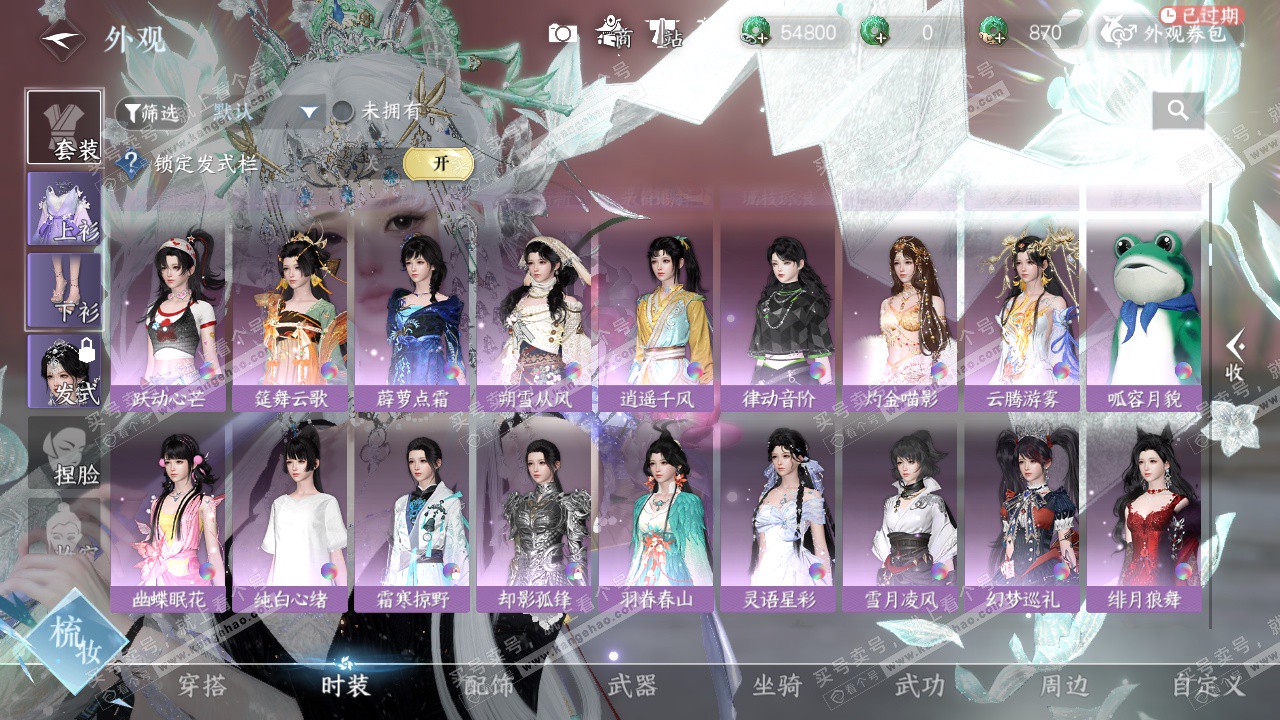The image size is (1280, 720).
Task: Switch to the 武器 bottom tab
Action: (632, 686)
